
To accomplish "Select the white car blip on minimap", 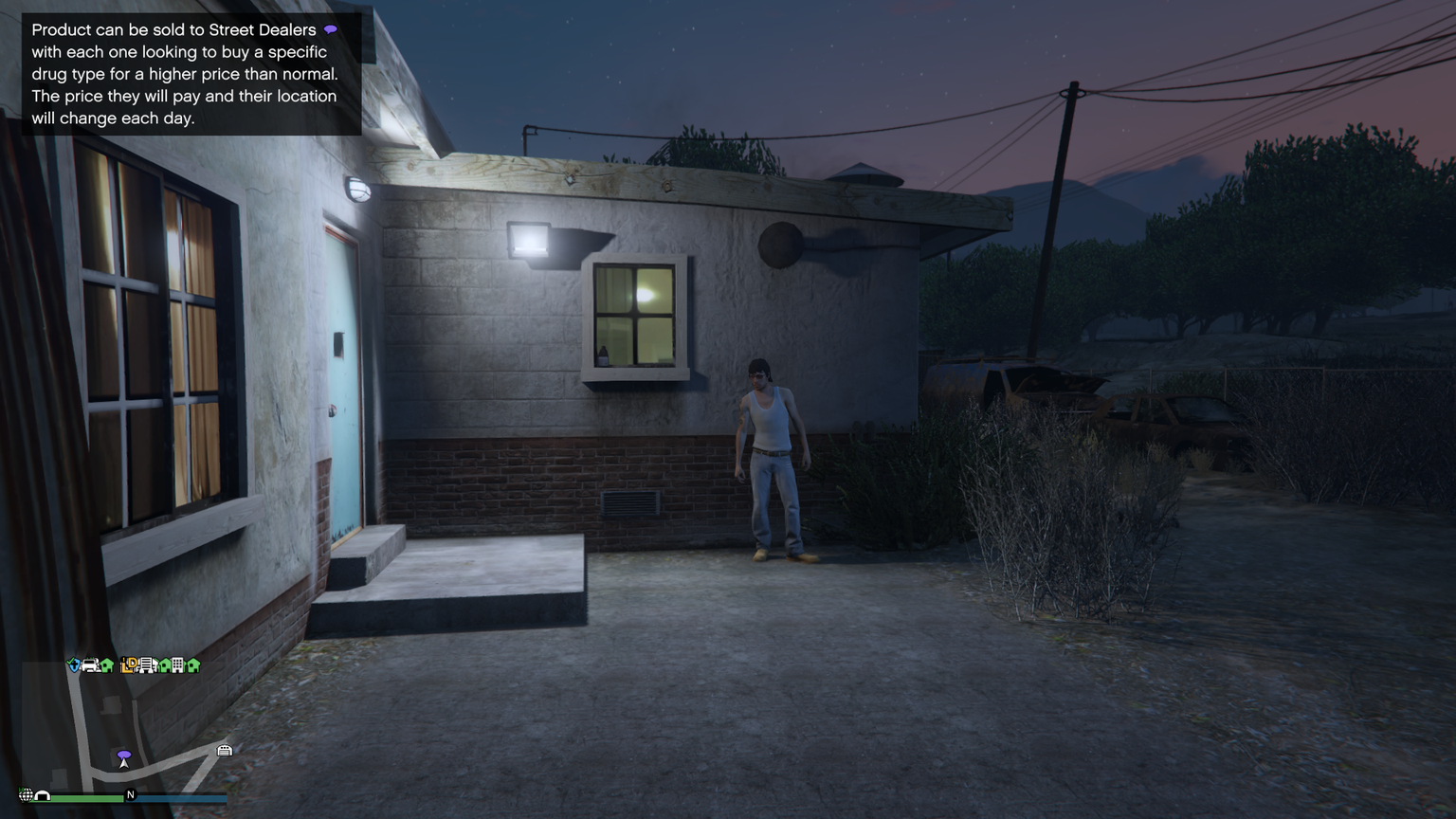I will 90,665.
